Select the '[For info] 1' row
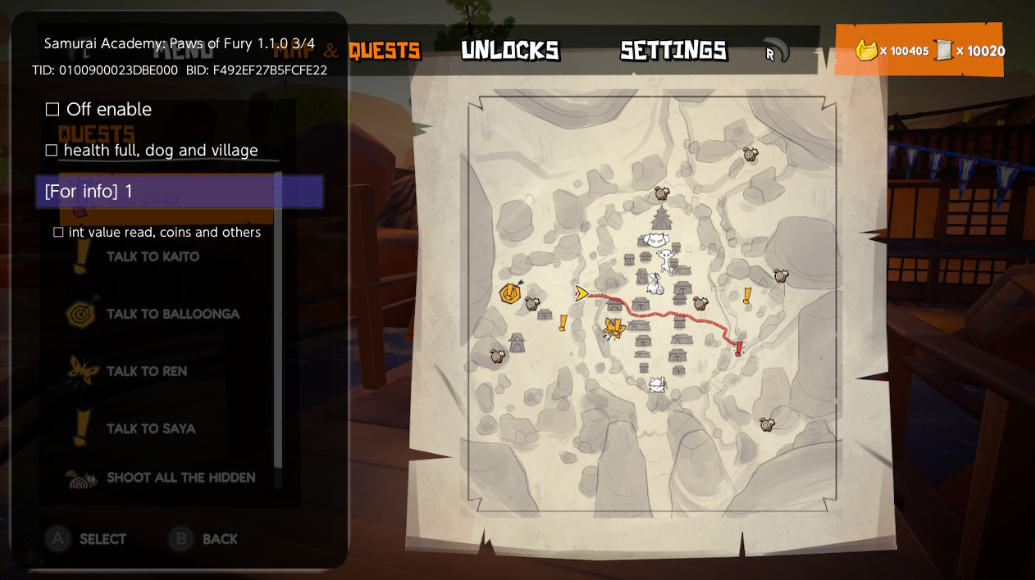Viewport: 1035px width, 580px height. pos(179,191)
